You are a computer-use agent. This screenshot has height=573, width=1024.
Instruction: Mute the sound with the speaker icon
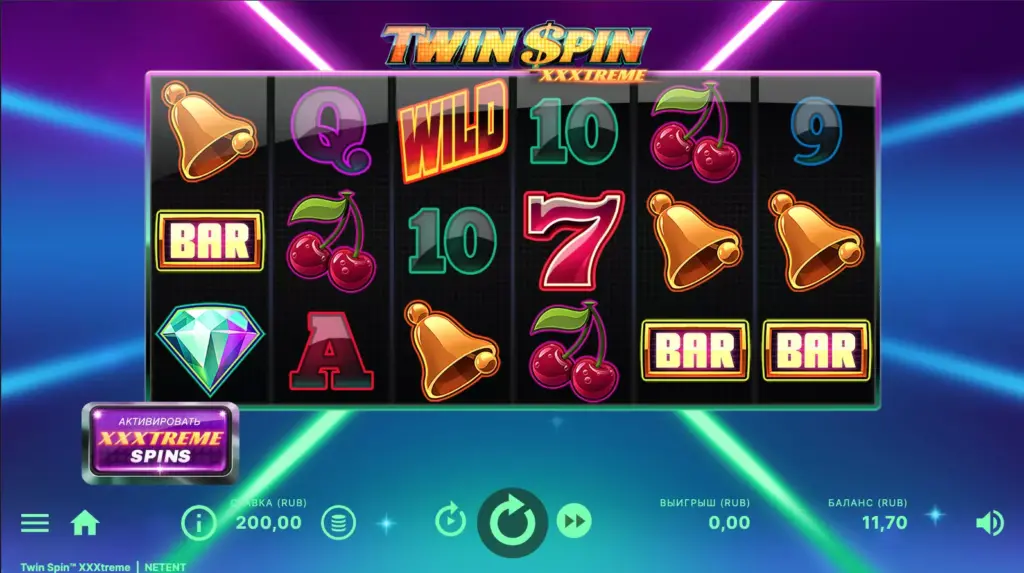click(989, 522)
